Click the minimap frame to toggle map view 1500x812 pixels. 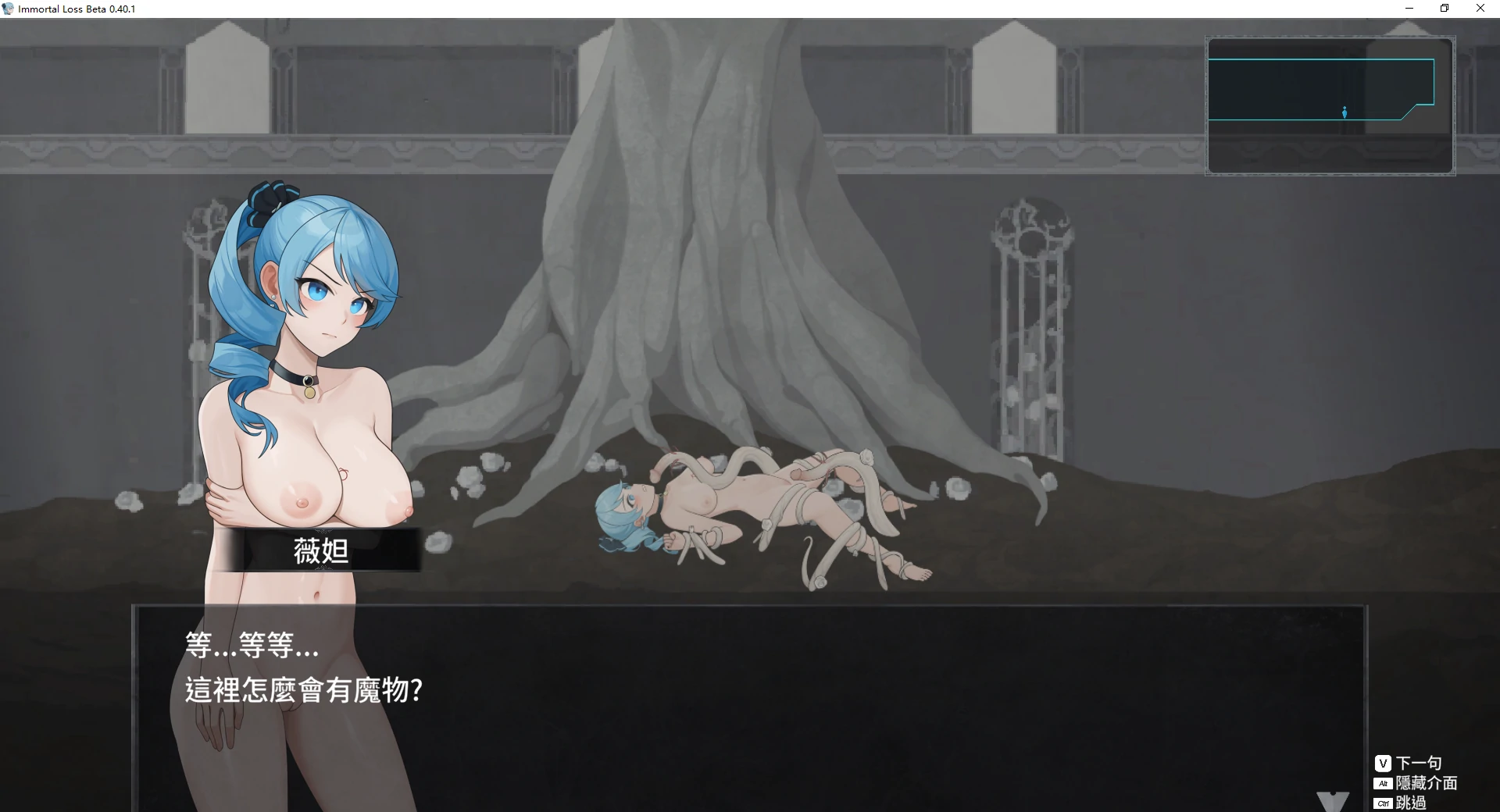coord(1330,106)
